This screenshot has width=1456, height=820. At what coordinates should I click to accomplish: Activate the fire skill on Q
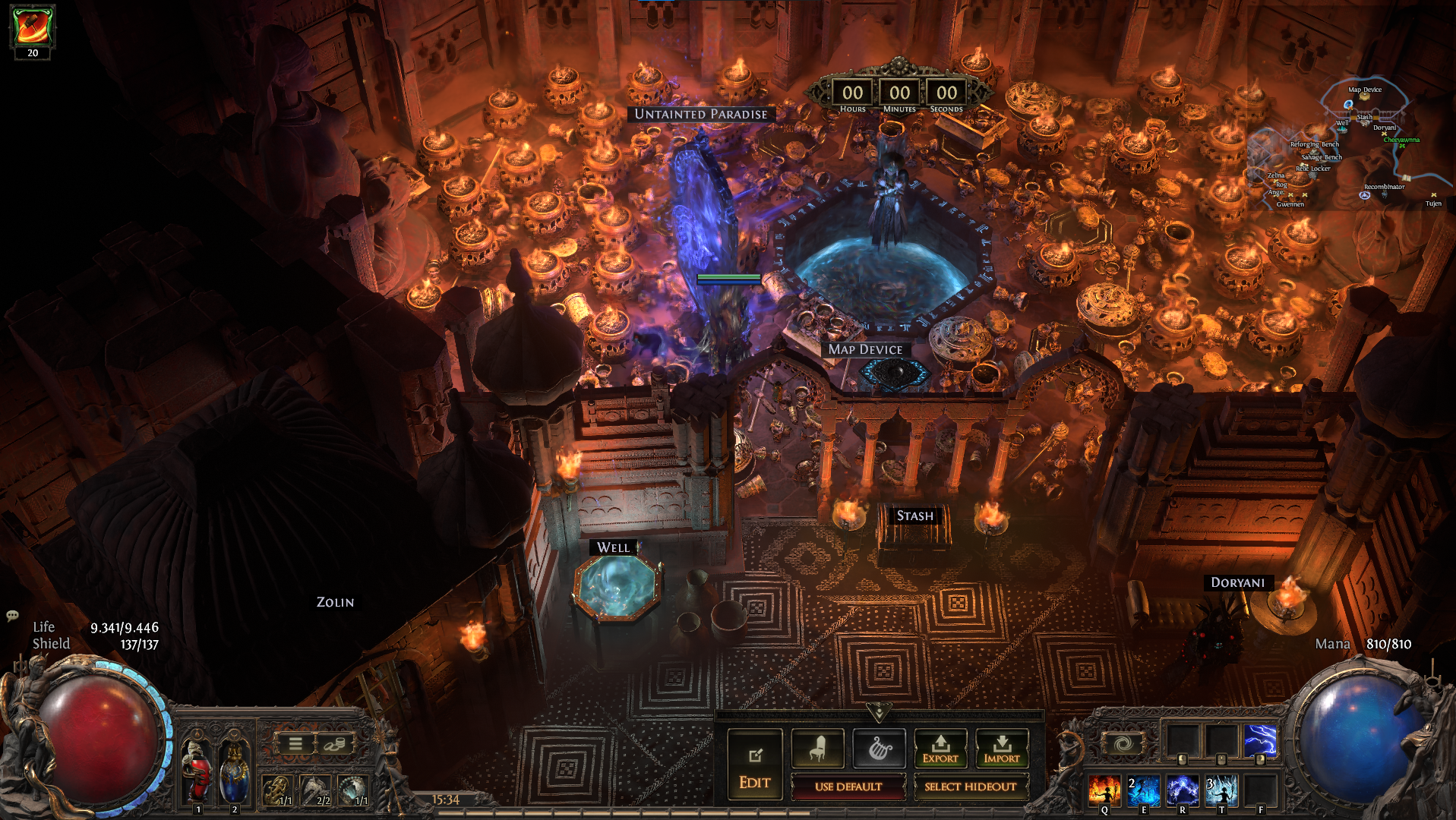click(x=1104, y=790)
